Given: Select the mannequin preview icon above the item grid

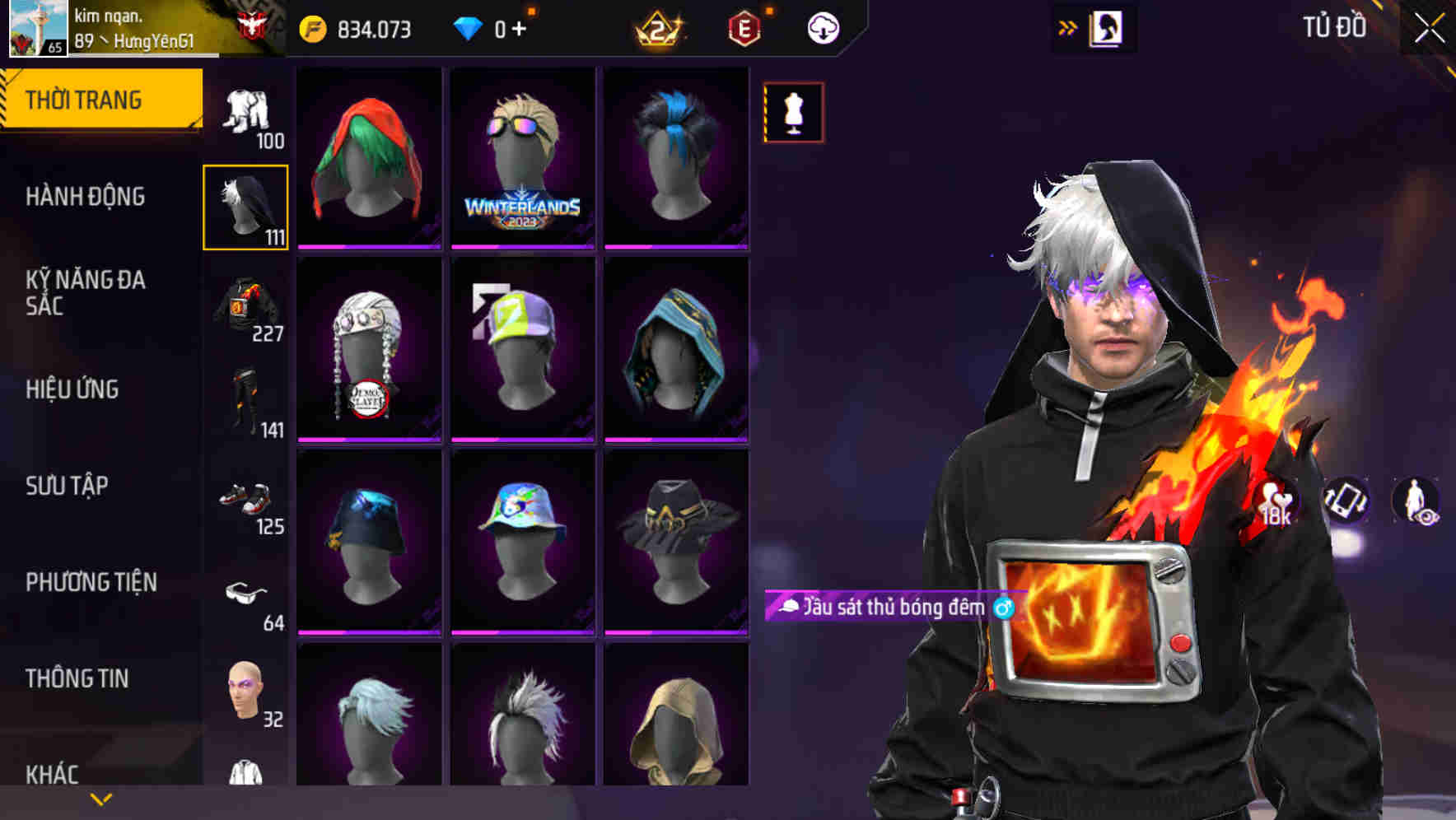Looking at the screenshot, I should pyautogui.click(x=793, y=113).
